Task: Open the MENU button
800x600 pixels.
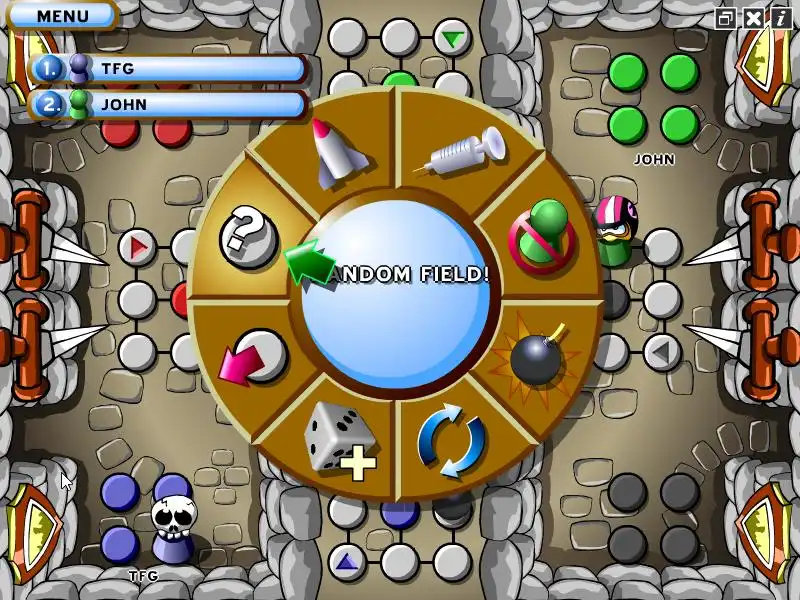Action: (62, 16)
